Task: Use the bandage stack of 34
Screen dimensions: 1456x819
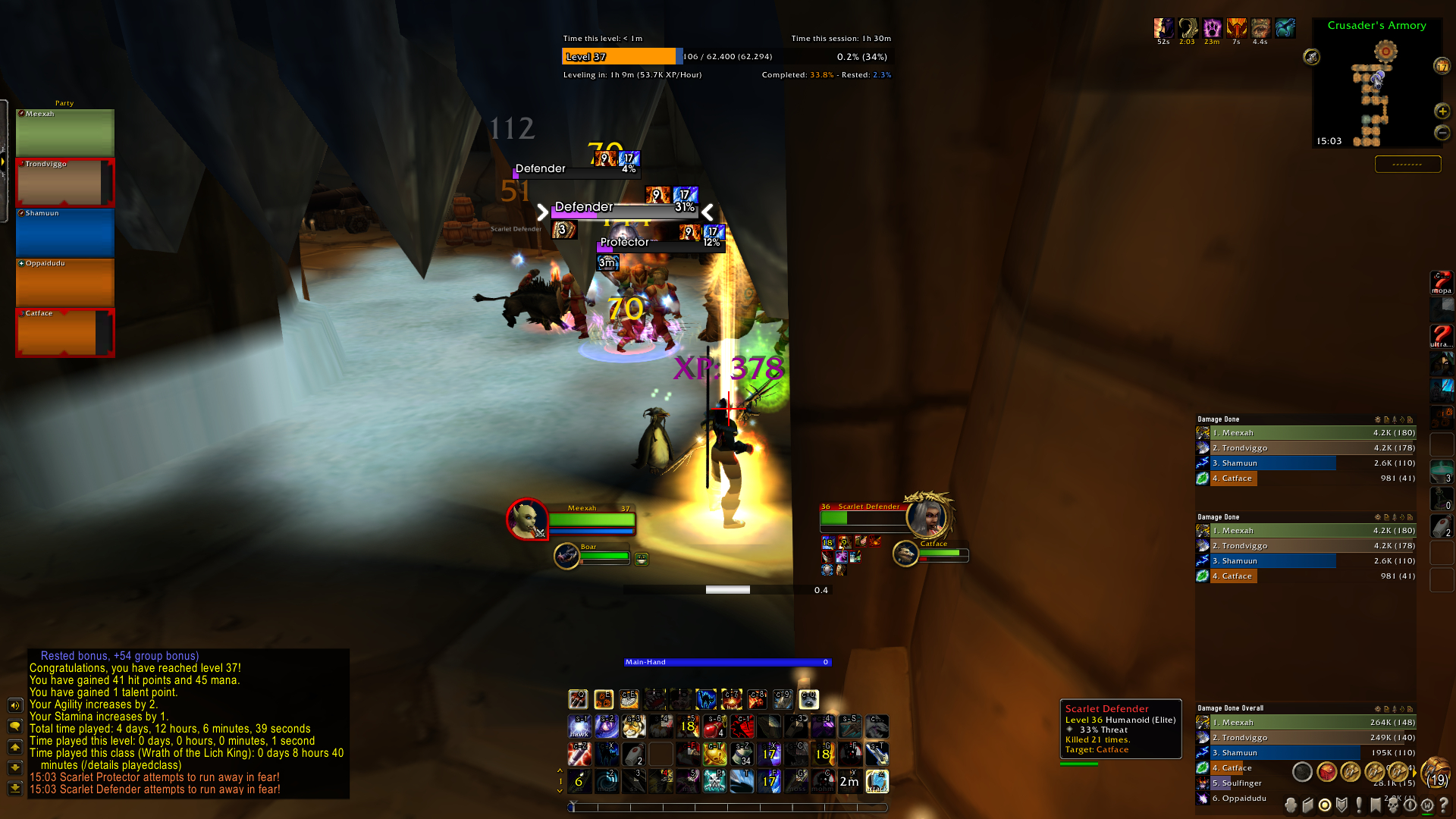Action: (x=741, y=754)
